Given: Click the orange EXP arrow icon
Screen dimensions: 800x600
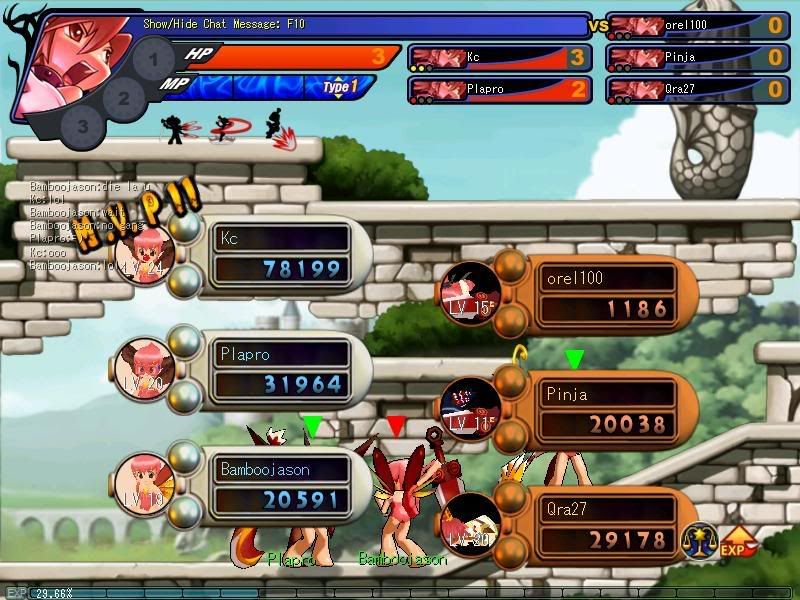Looking at the screenshot, I should pyautogui.click(x=738, y=541).
